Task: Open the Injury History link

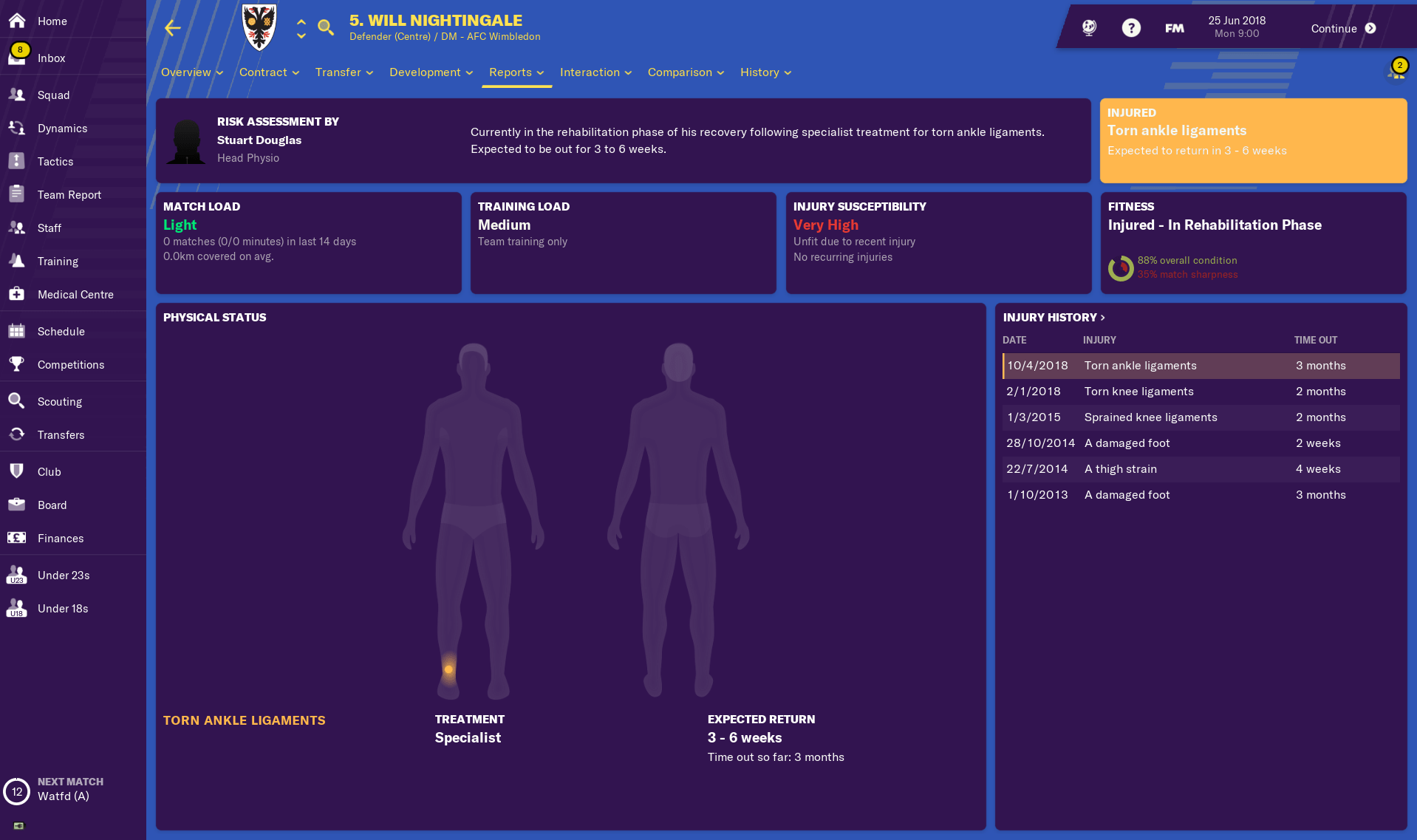Action: click(x=1053, y=318)
